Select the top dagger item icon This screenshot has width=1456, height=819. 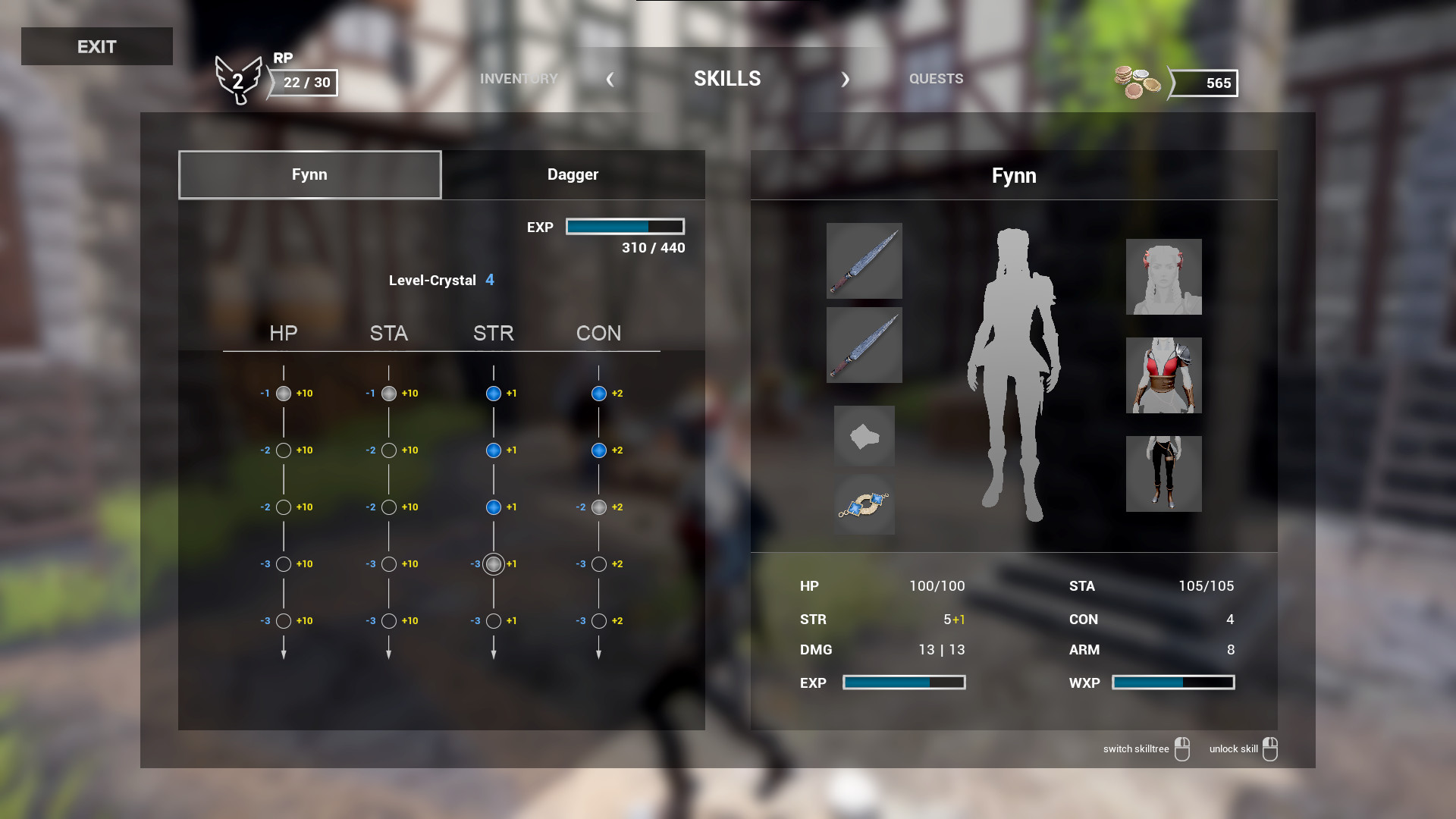point(864,262)
